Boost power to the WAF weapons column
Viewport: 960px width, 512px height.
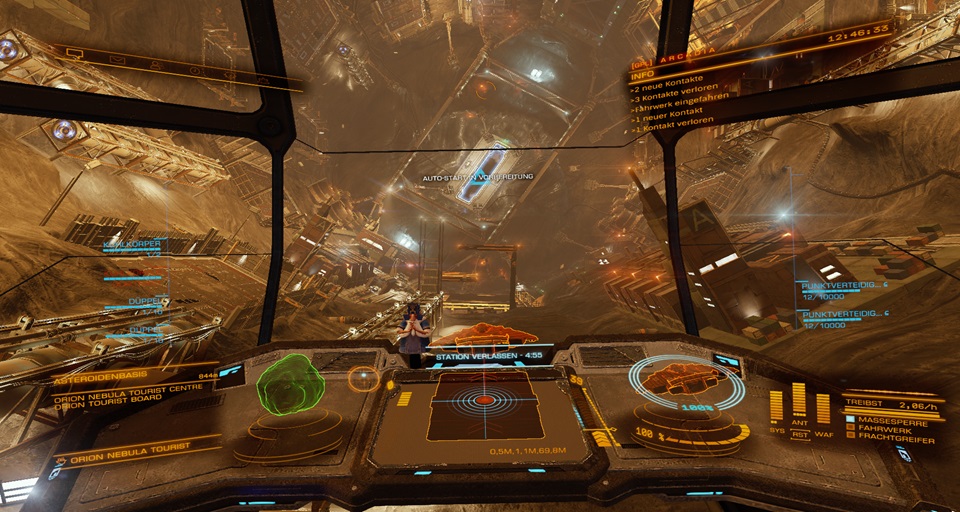point(822,408)
